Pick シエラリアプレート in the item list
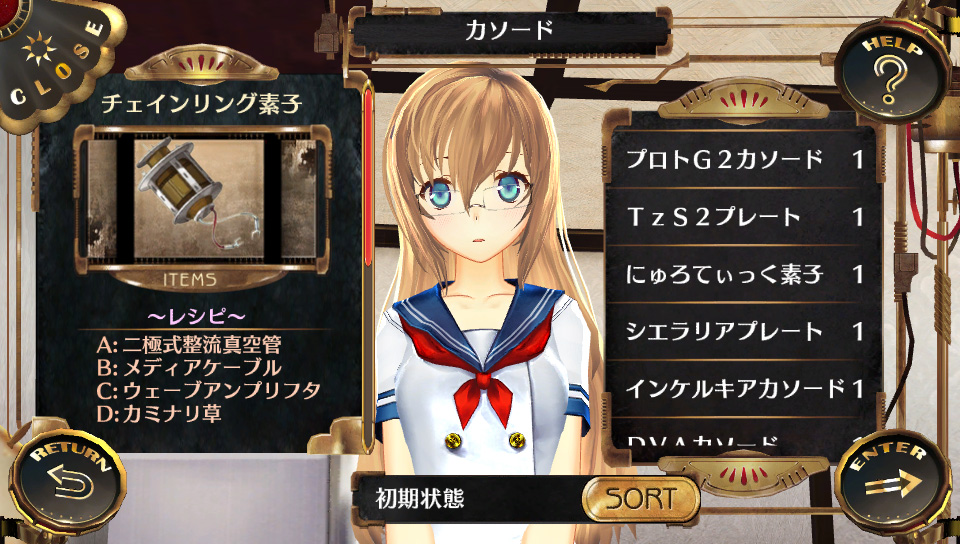Image resolution: width=960 pixels, height=544 pixels. [x=745, y=331]
